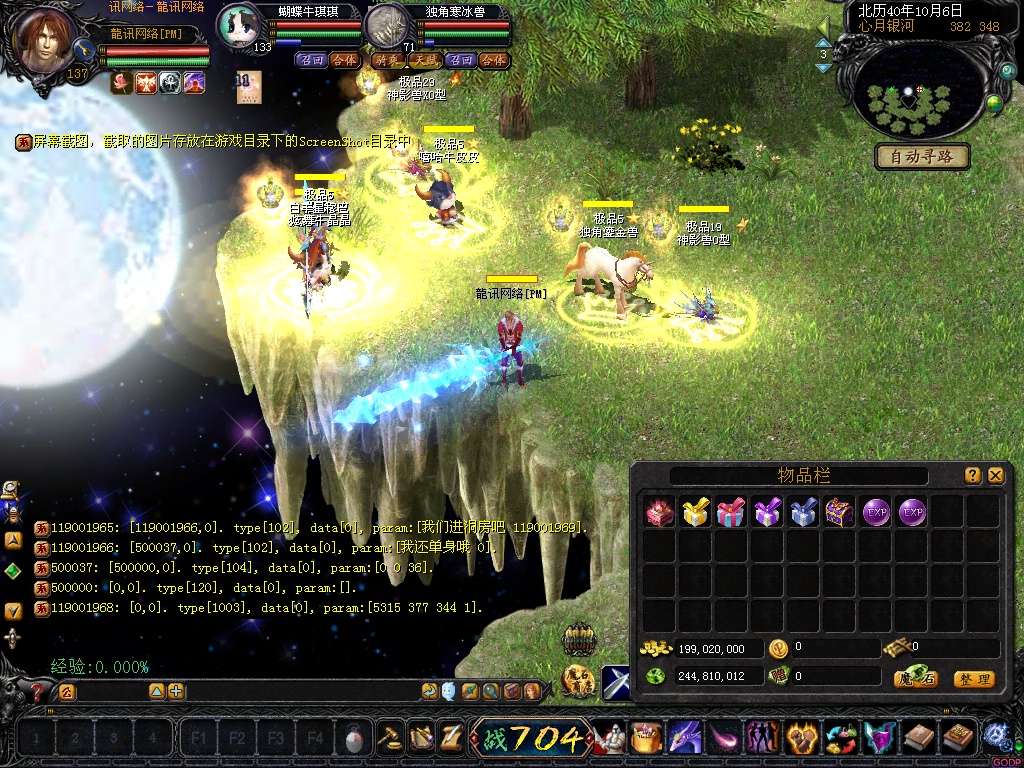
Task: Open the 魔石 magic stone button
Action: tap(915, 679)
